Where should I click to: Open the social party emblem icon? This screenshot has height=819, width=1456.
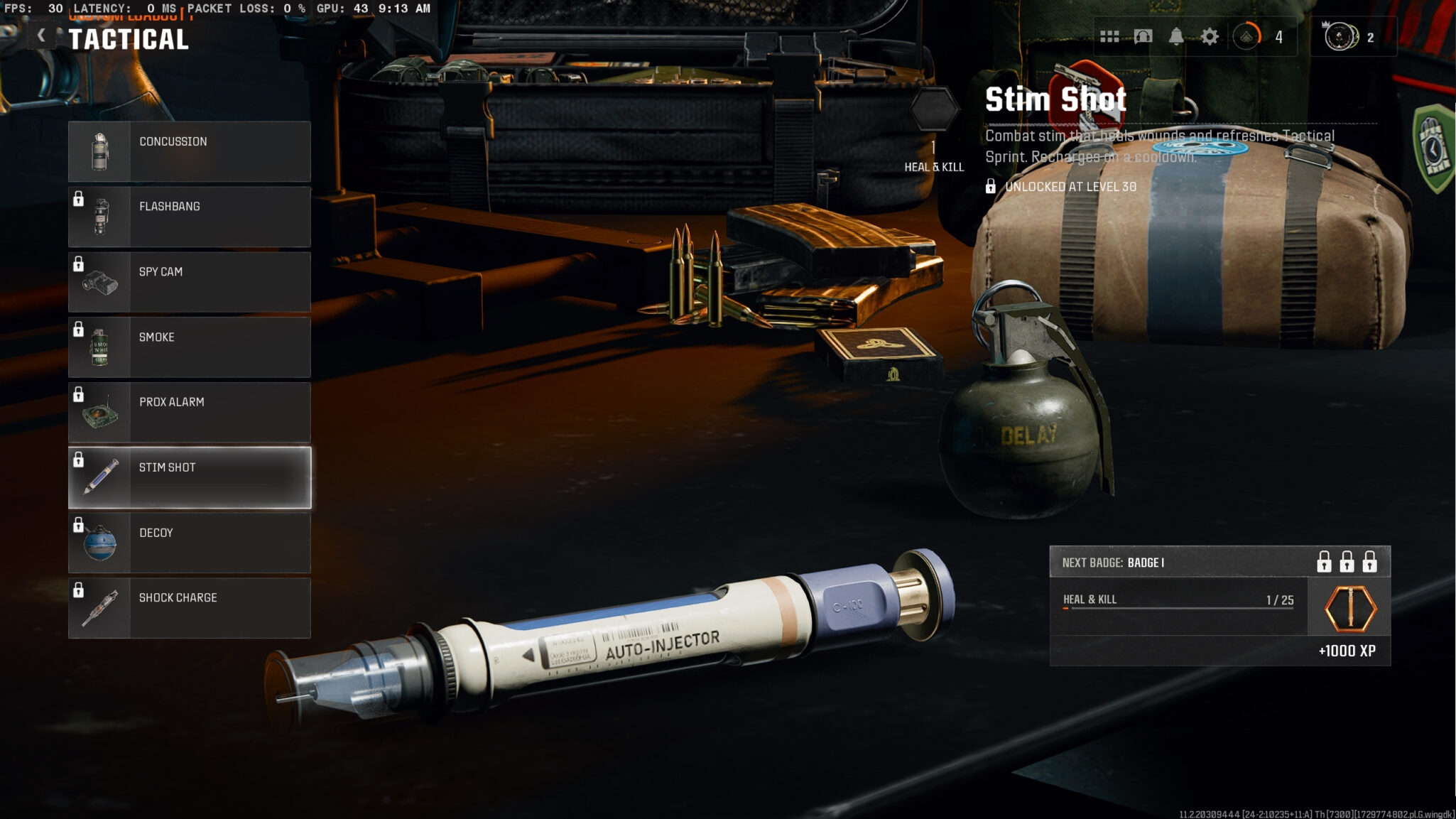coord(1341,37)
